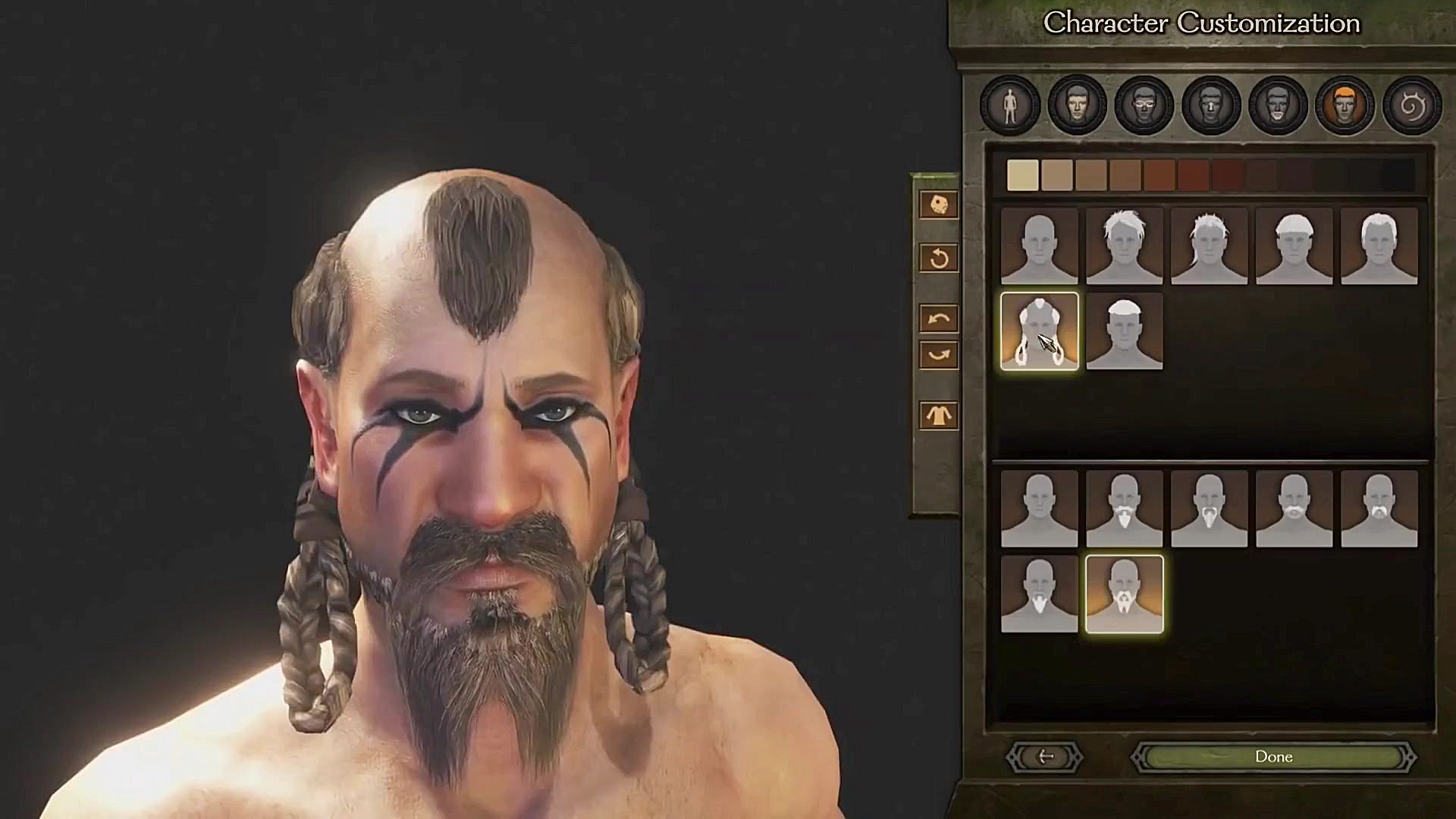Click the back arrow button

(1044, 756)
